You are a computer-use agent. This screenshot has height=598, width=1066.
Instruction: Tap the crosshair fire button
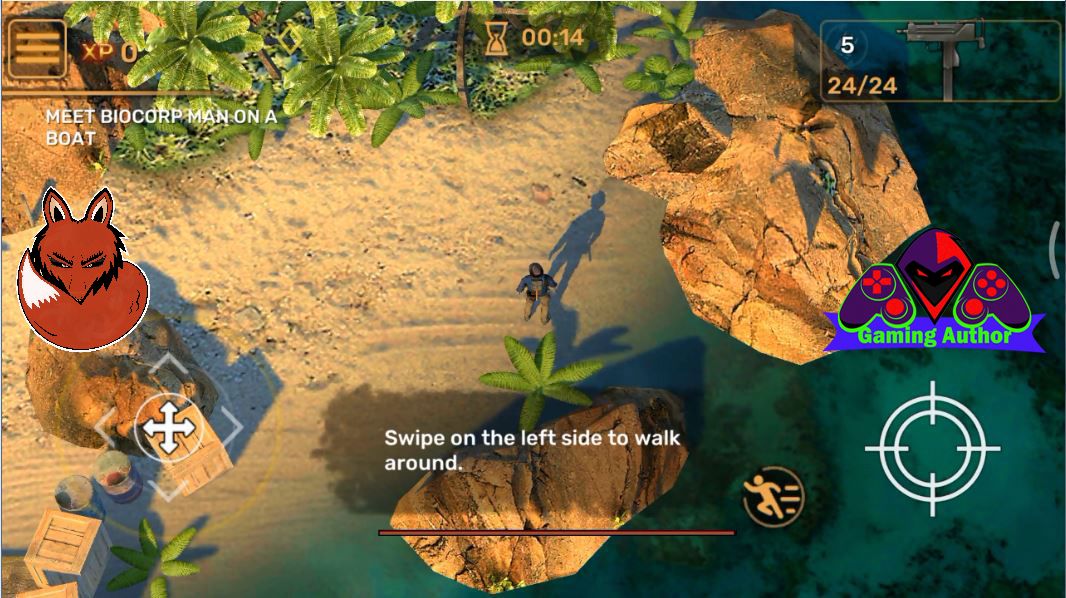[932, 448]
